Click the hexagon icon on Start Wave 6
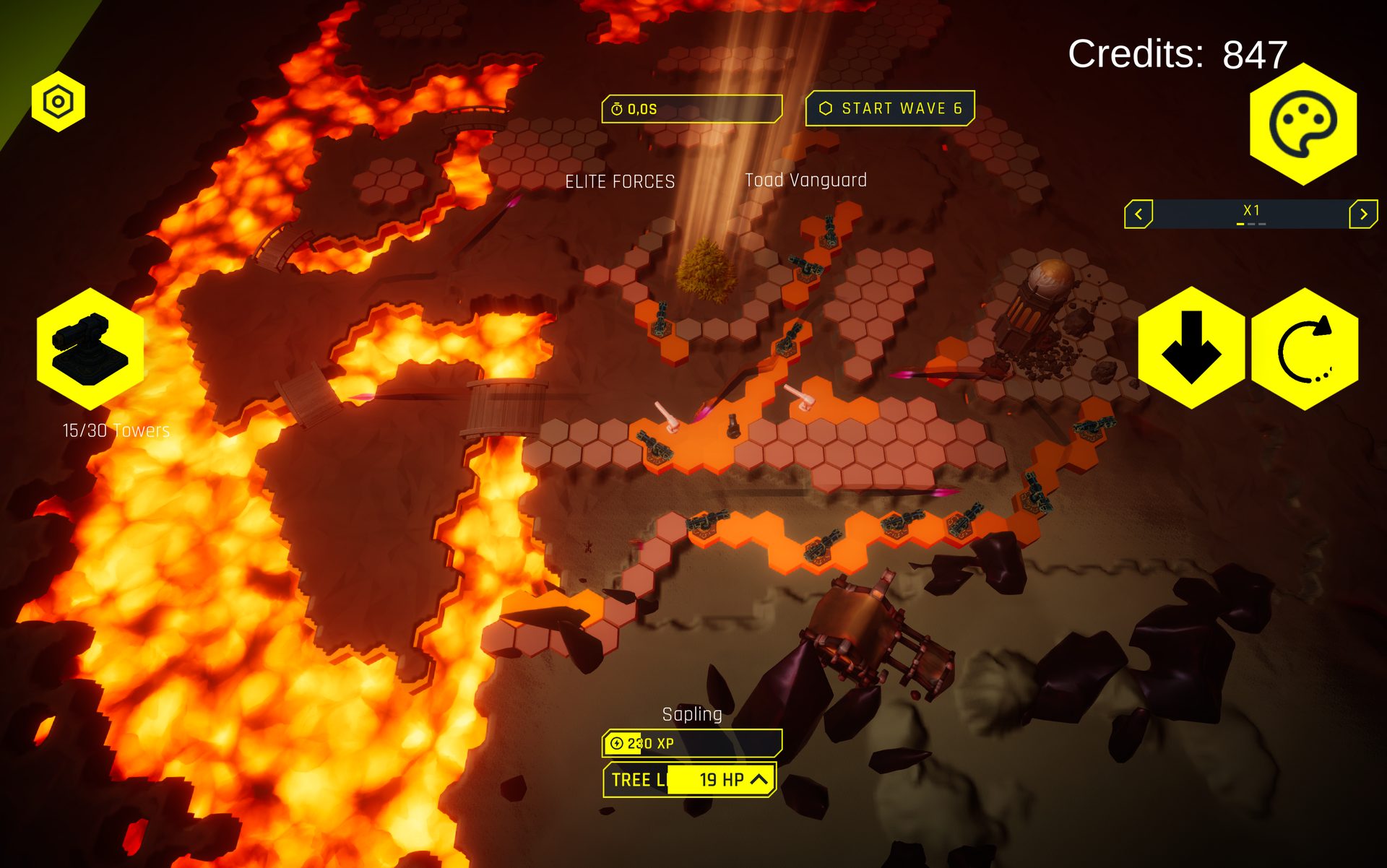 (x=826, y=108)
